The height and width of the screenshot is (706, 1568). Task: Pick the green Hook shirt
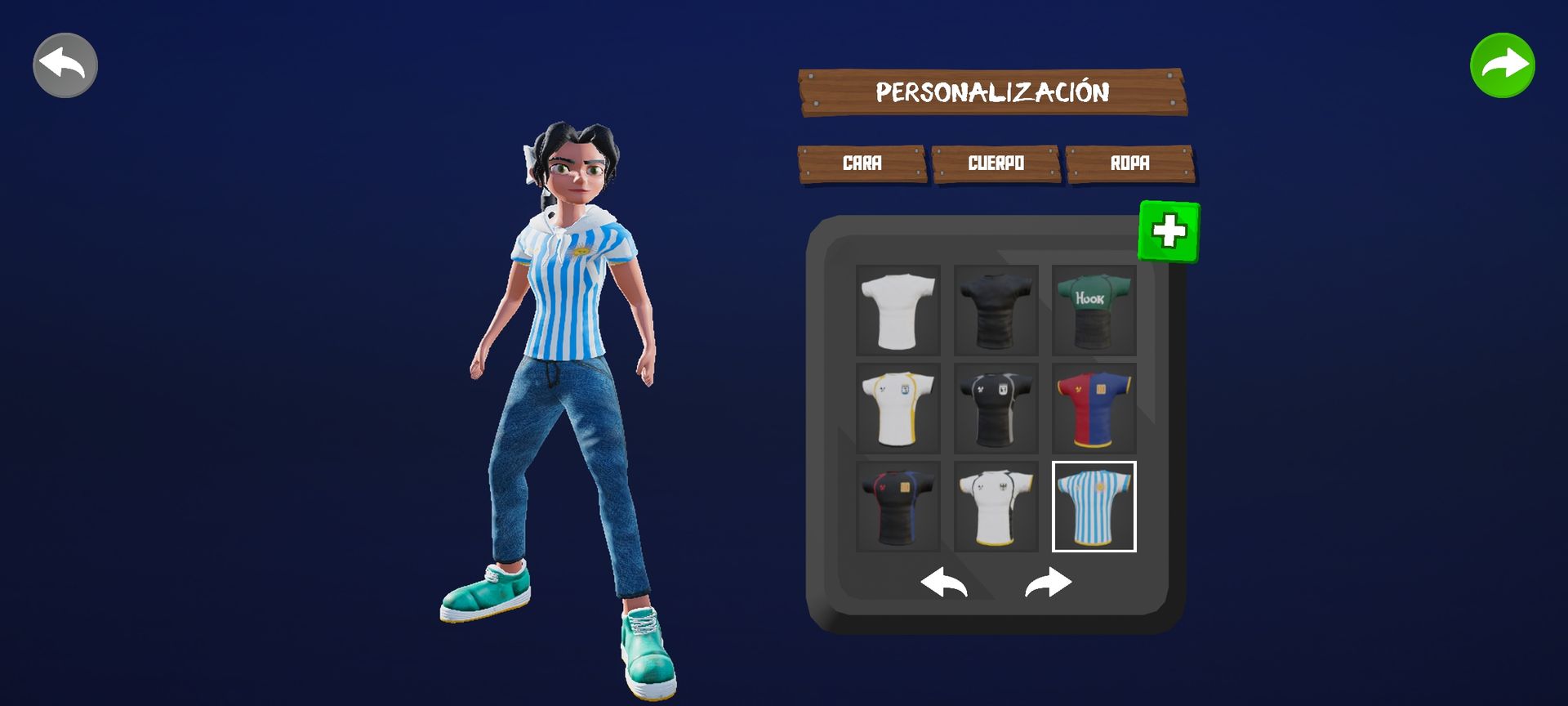1094,311
